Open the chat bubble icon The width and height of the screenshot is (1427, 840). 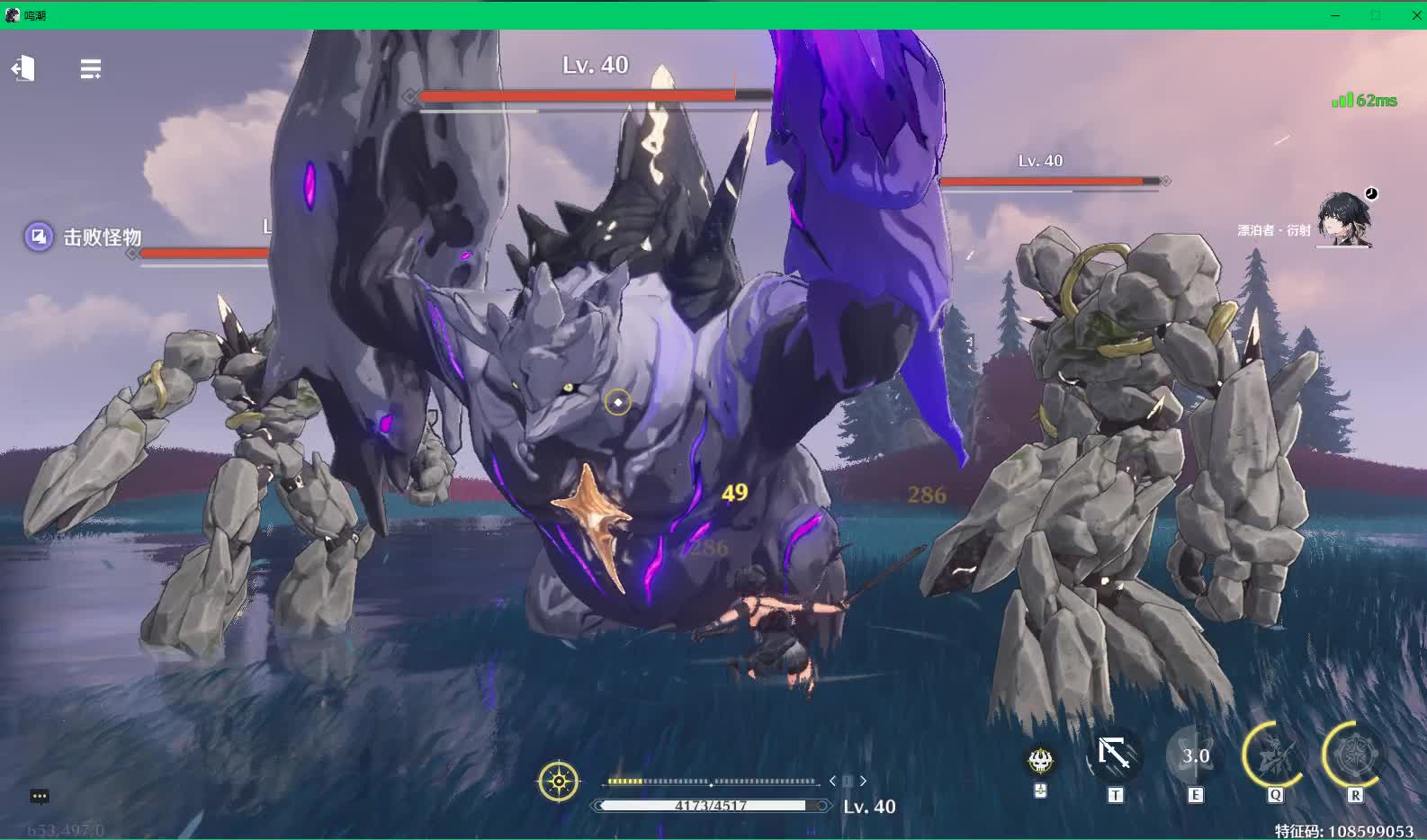point(39,797)
